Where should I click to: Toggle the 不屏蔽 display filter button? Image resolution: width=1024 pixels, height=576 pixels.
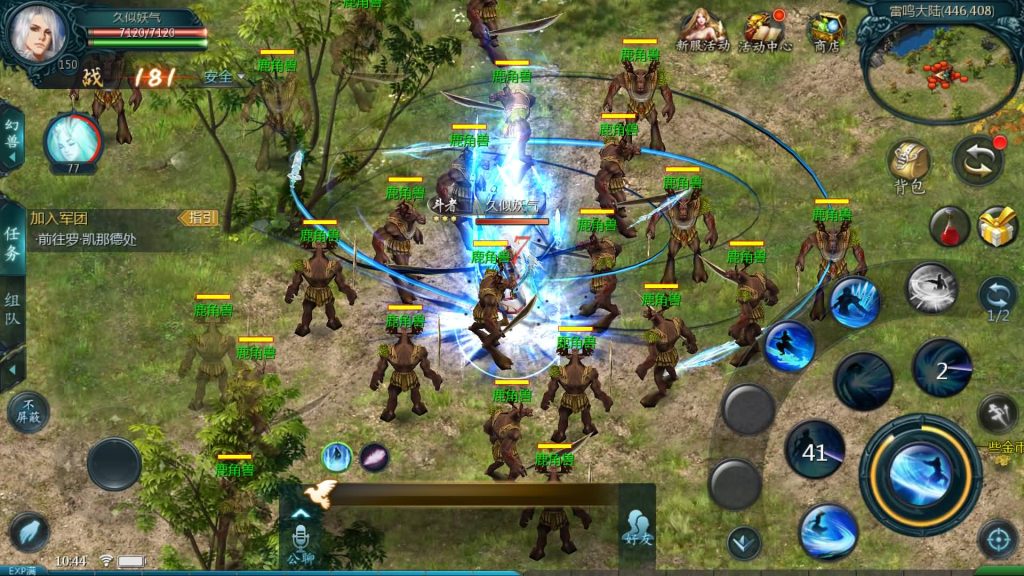pyautogui.click(x=28, y=411)
